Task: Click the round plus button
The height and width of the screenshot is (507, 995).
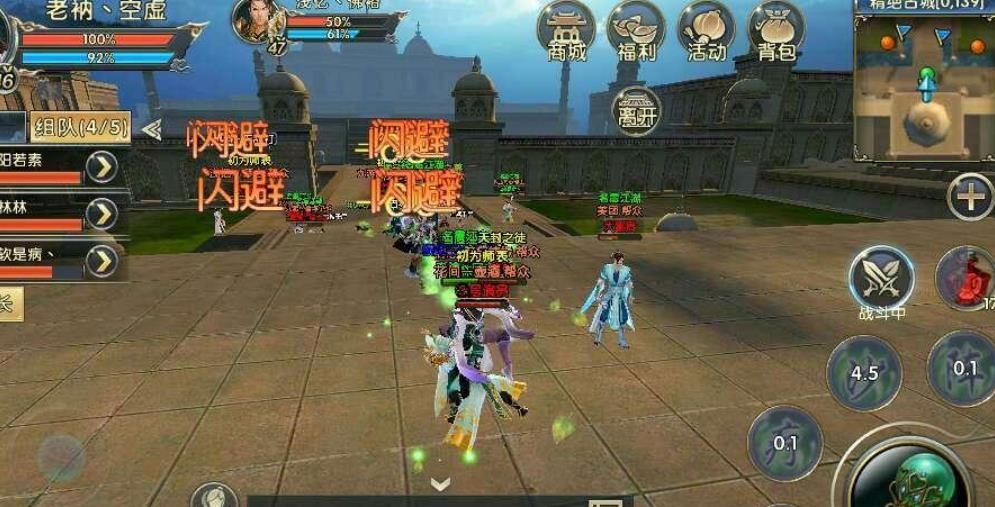Action: click(x=969, y=197)
